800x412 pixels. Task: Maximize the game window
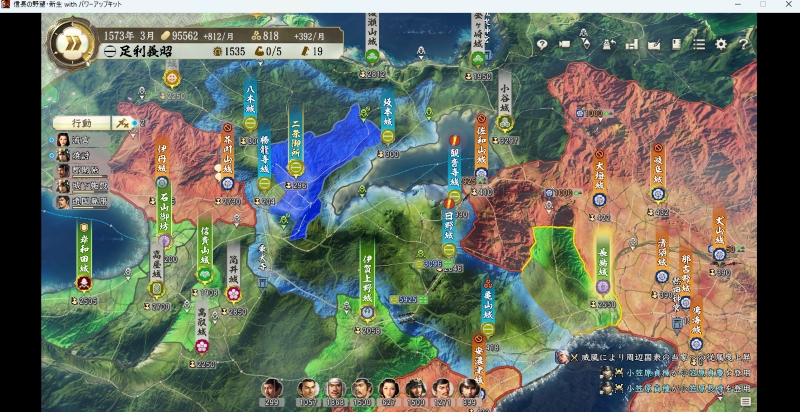(762, 5)
